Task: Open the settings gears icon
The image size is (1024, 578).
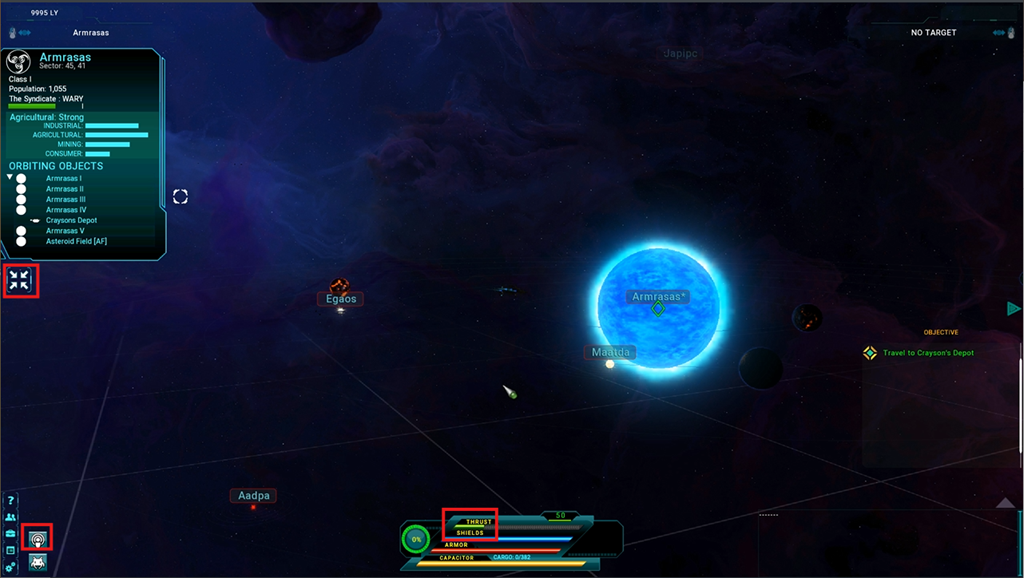Action: point(11,568)
